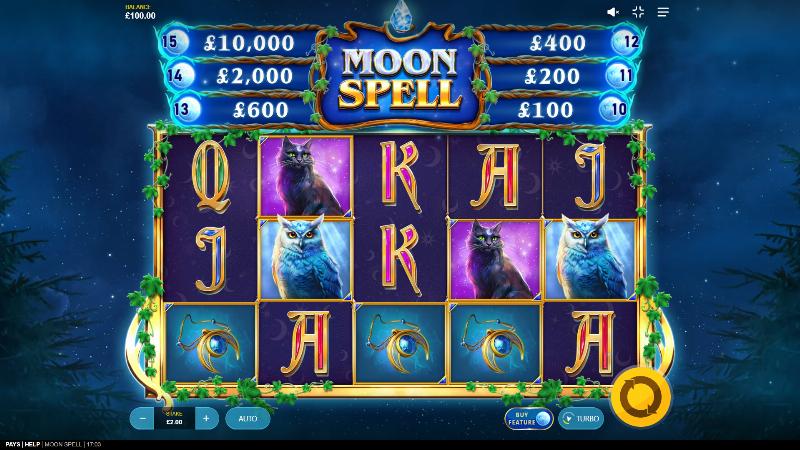Click the Buy Feature button

(x=528, y=419)
